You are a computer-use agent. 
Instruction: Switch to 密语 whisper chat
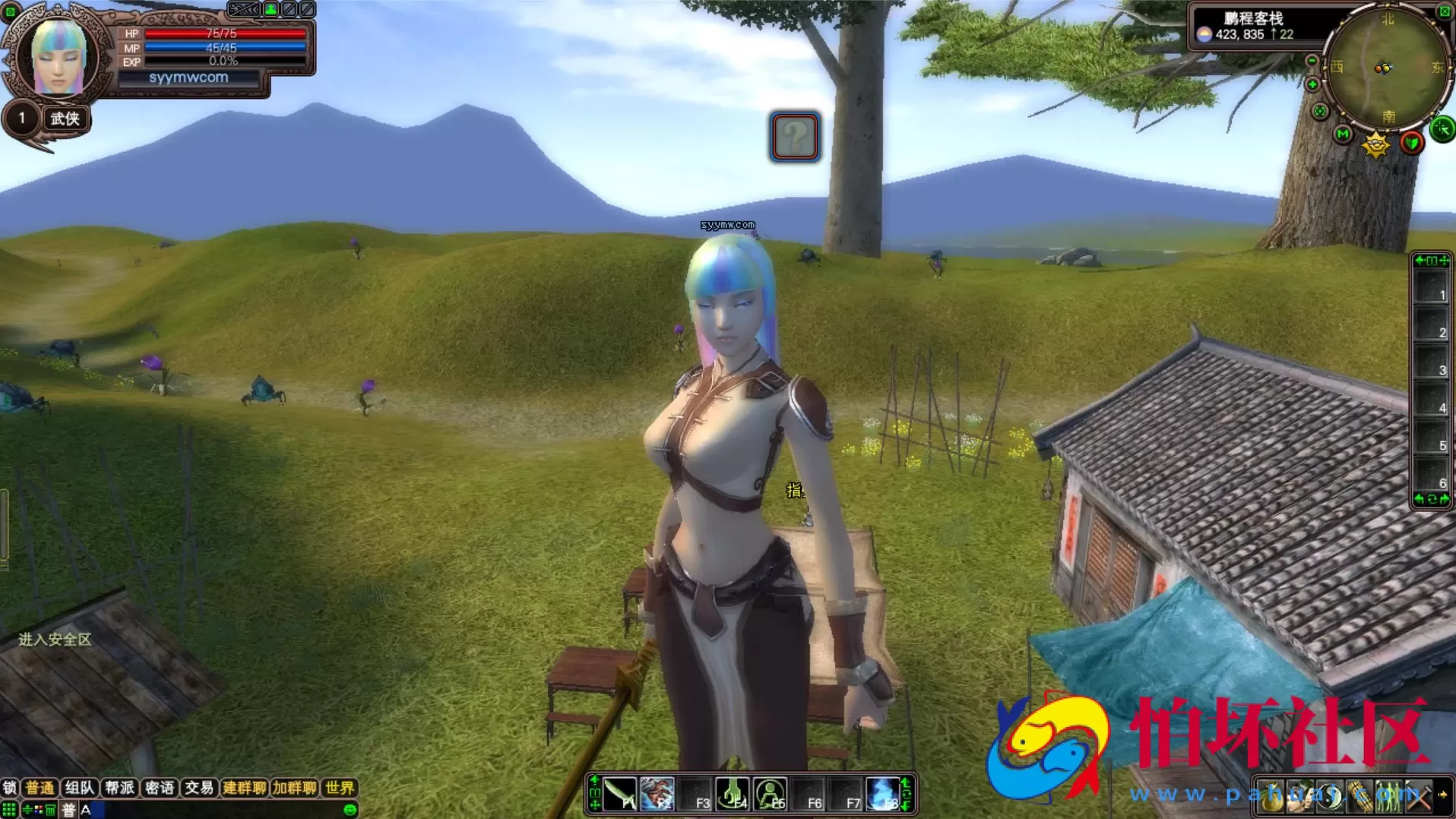(x=160, y=788)
